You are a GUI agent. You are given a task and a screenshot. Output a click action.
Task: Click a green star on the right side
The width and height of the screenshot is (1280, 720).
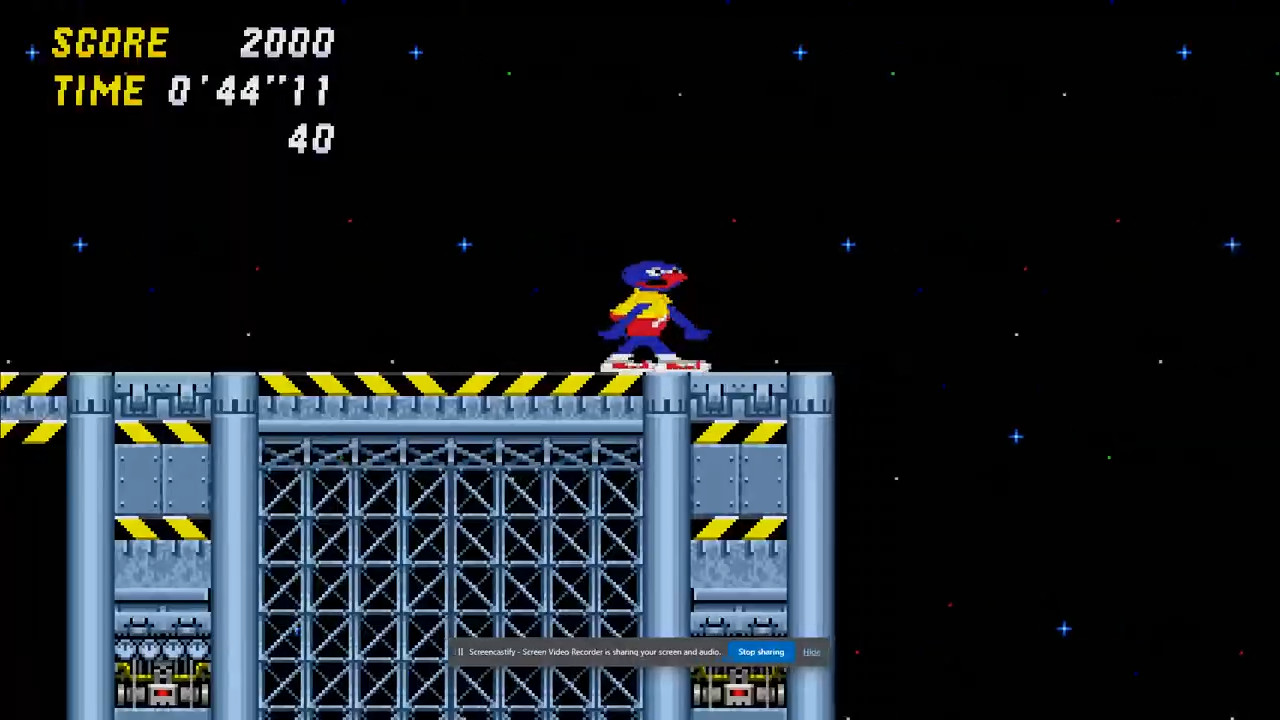coord(1108,456)
